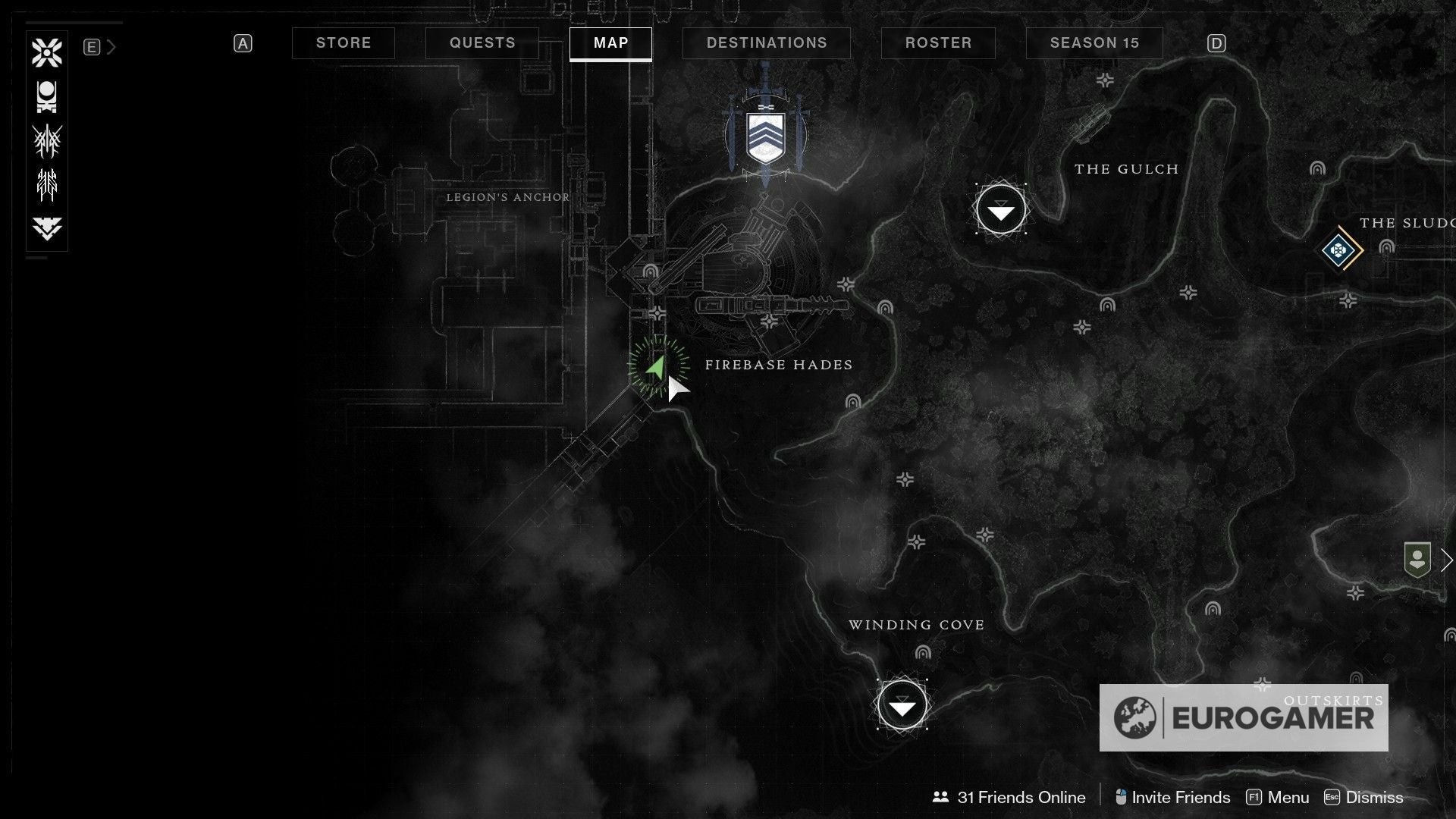Expand the chevron next to the E prompt
The width and height of the screenshot is (1456, 819).
click(112, 46)
